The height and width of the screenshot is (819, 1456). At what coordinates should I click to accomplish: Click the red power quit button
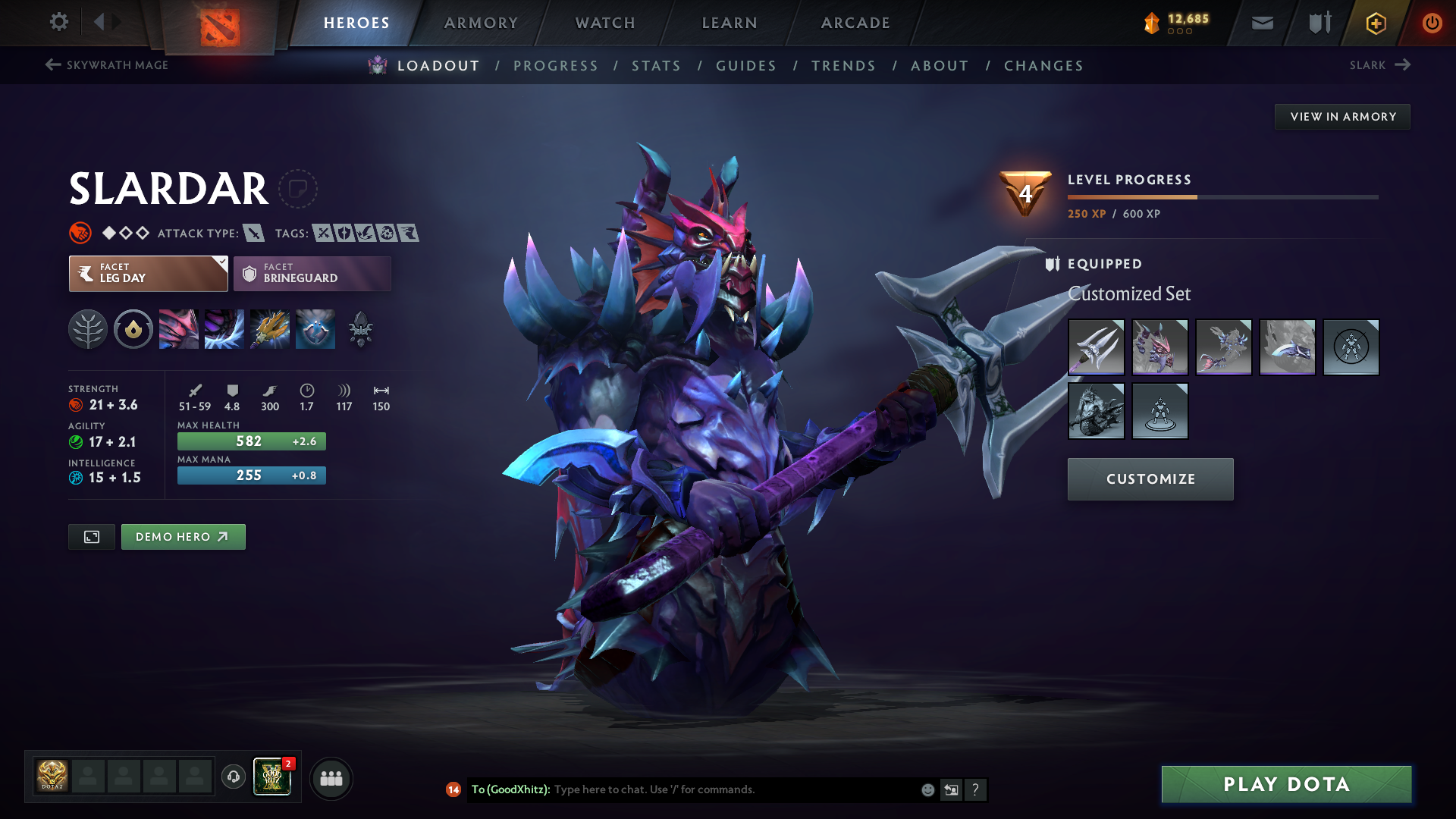click(x=1432, y=23)
